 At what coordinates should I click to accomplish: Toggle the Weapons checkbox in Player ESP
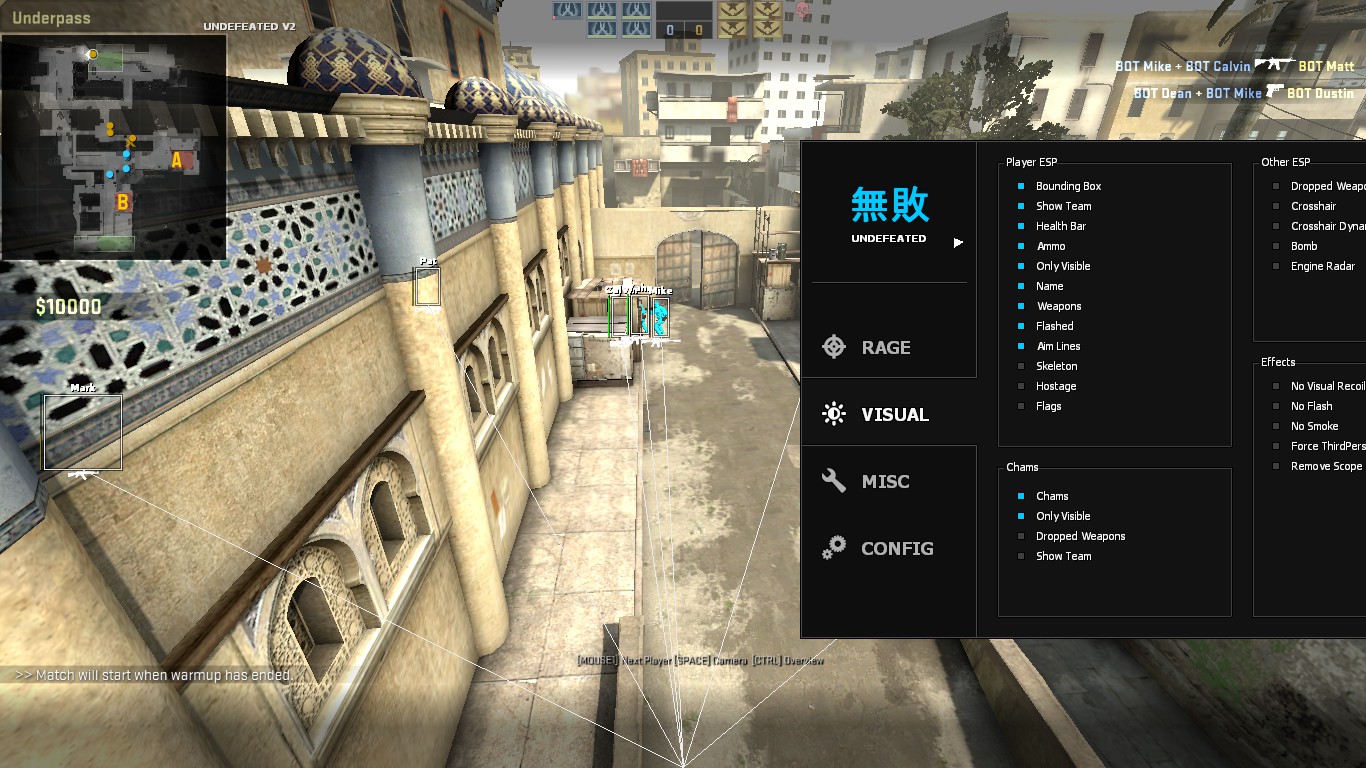tap(1021, 306)
